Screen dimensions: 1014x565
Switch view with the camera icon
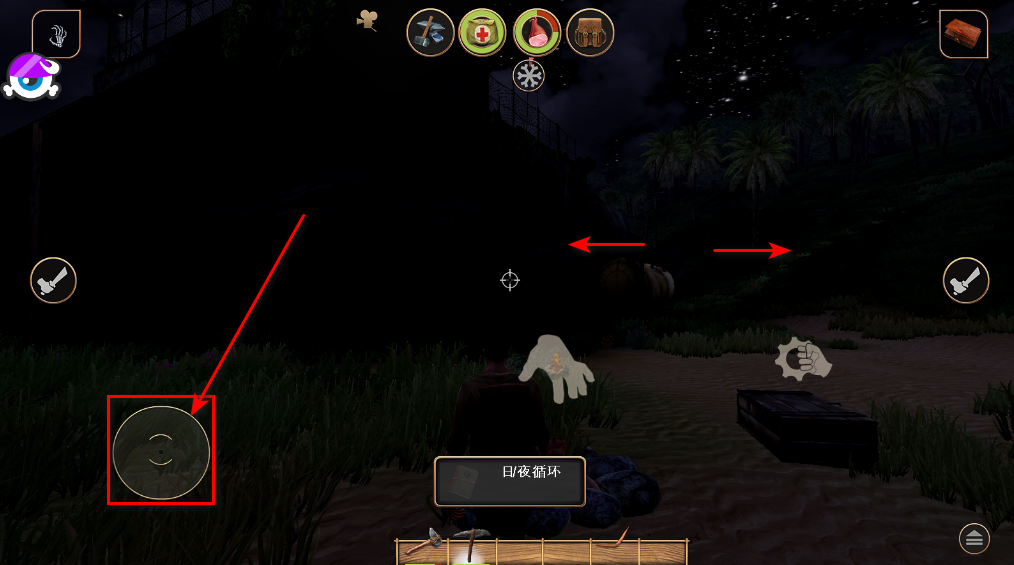click(368, 20)
